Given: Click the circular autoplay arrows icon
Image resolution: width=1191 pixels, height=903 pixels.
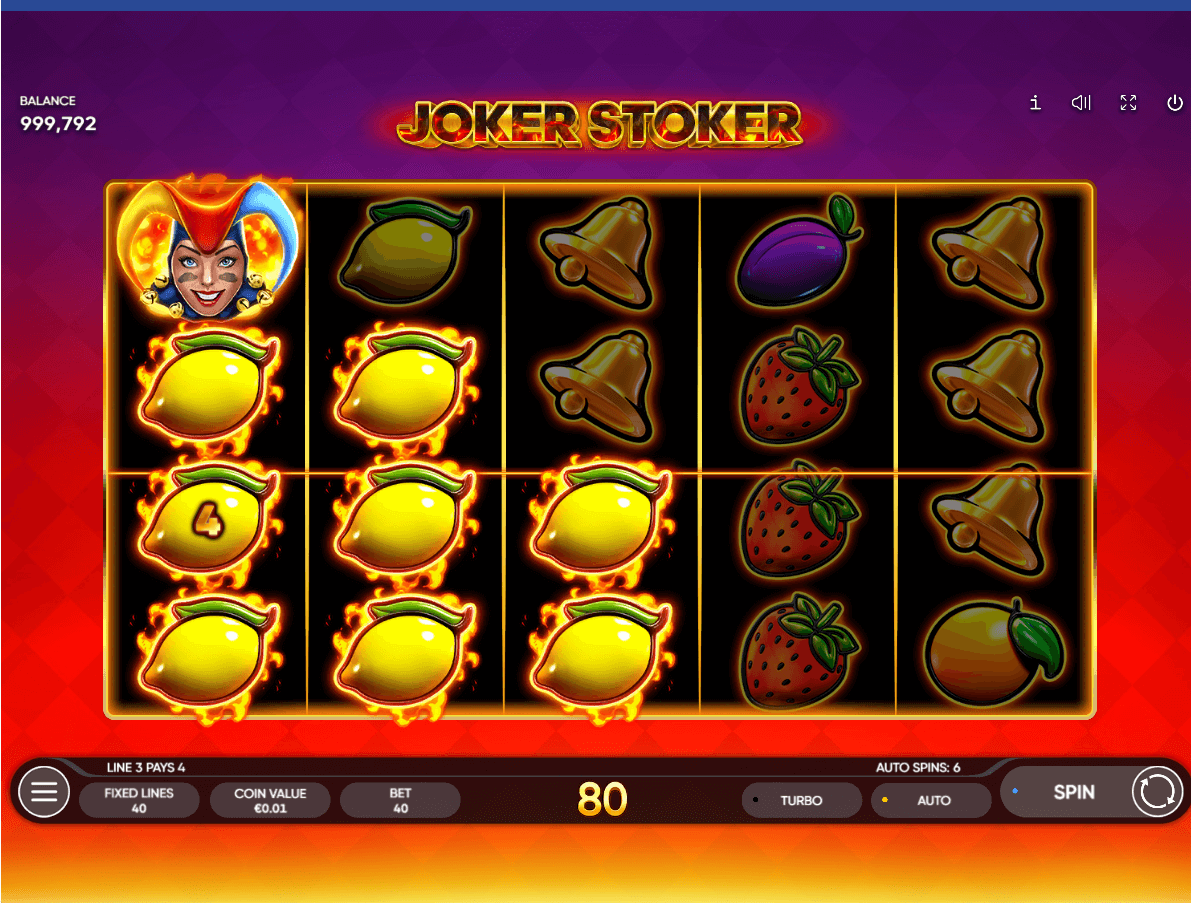Looking at the screenshot, I should 1156,792.
